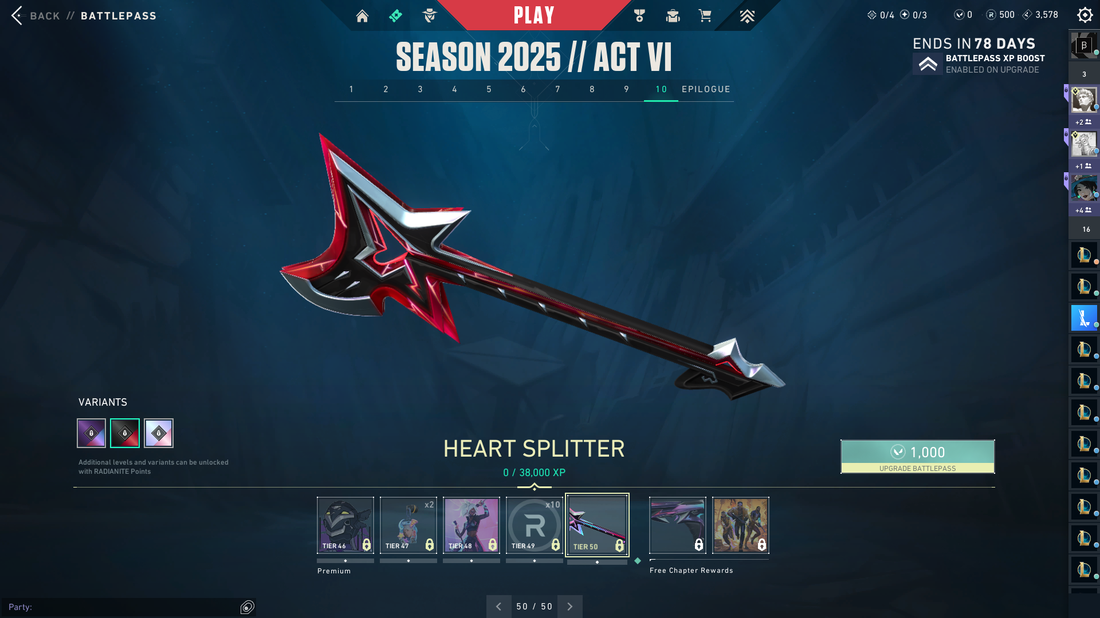Viewport: 1100px width, 618px height.
Task: Switch to chapter 9 tab
Action: 626,90
